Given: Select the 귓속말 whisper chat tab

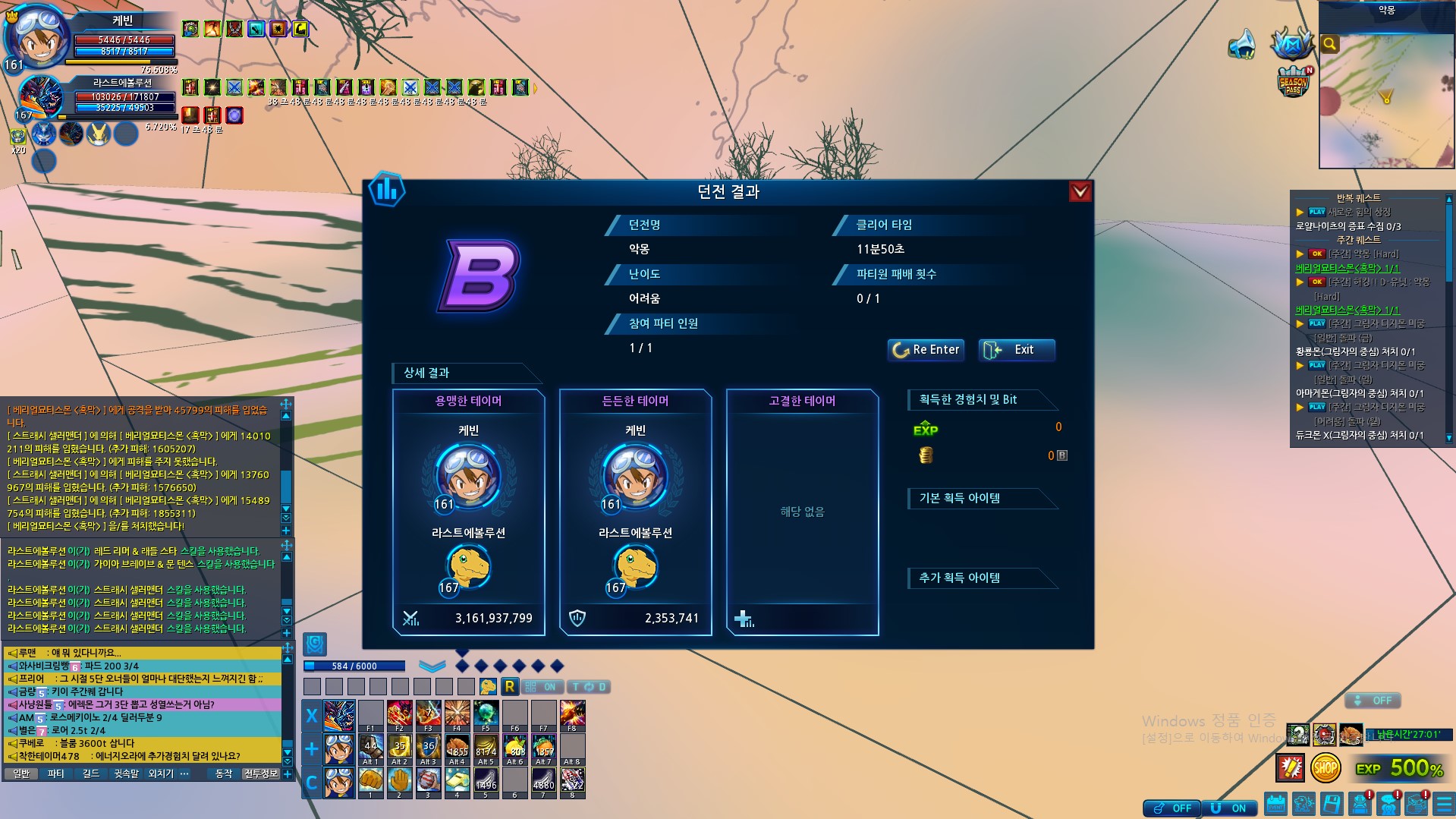Looking at the screenshot, I should click(126, 773).
